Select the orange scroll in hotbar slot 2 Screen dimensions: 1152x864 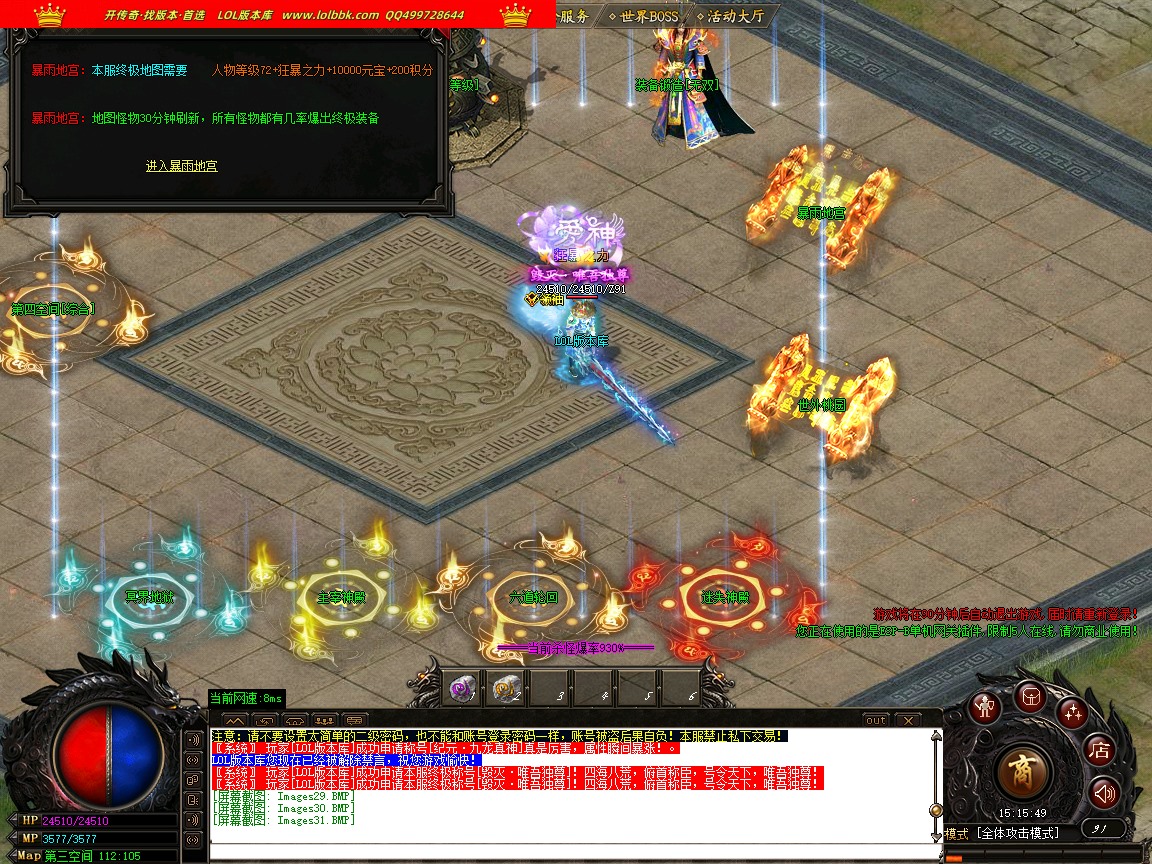[505, 687]
